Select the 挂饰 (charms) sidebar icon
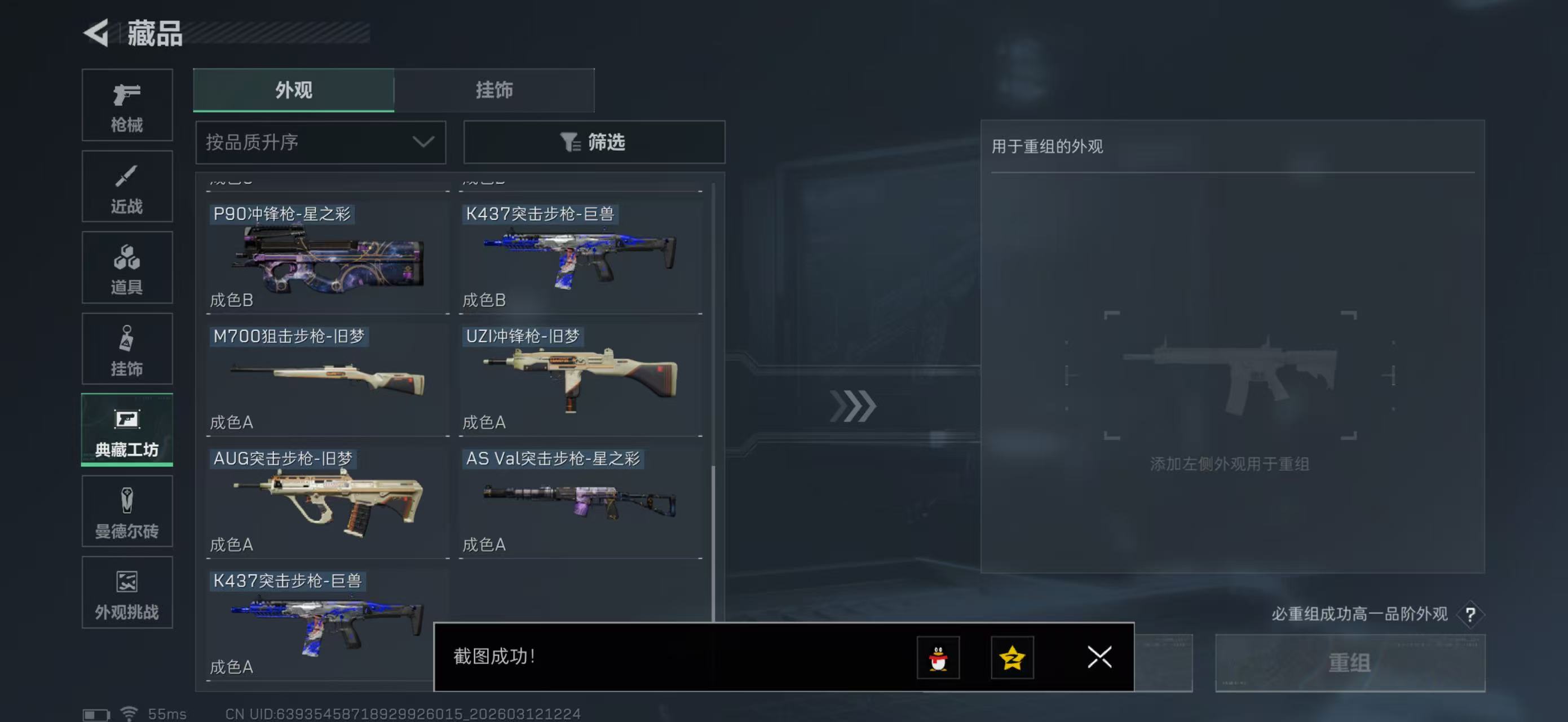The width and height of the screenshot is (1568, 722). coord(127,348)
